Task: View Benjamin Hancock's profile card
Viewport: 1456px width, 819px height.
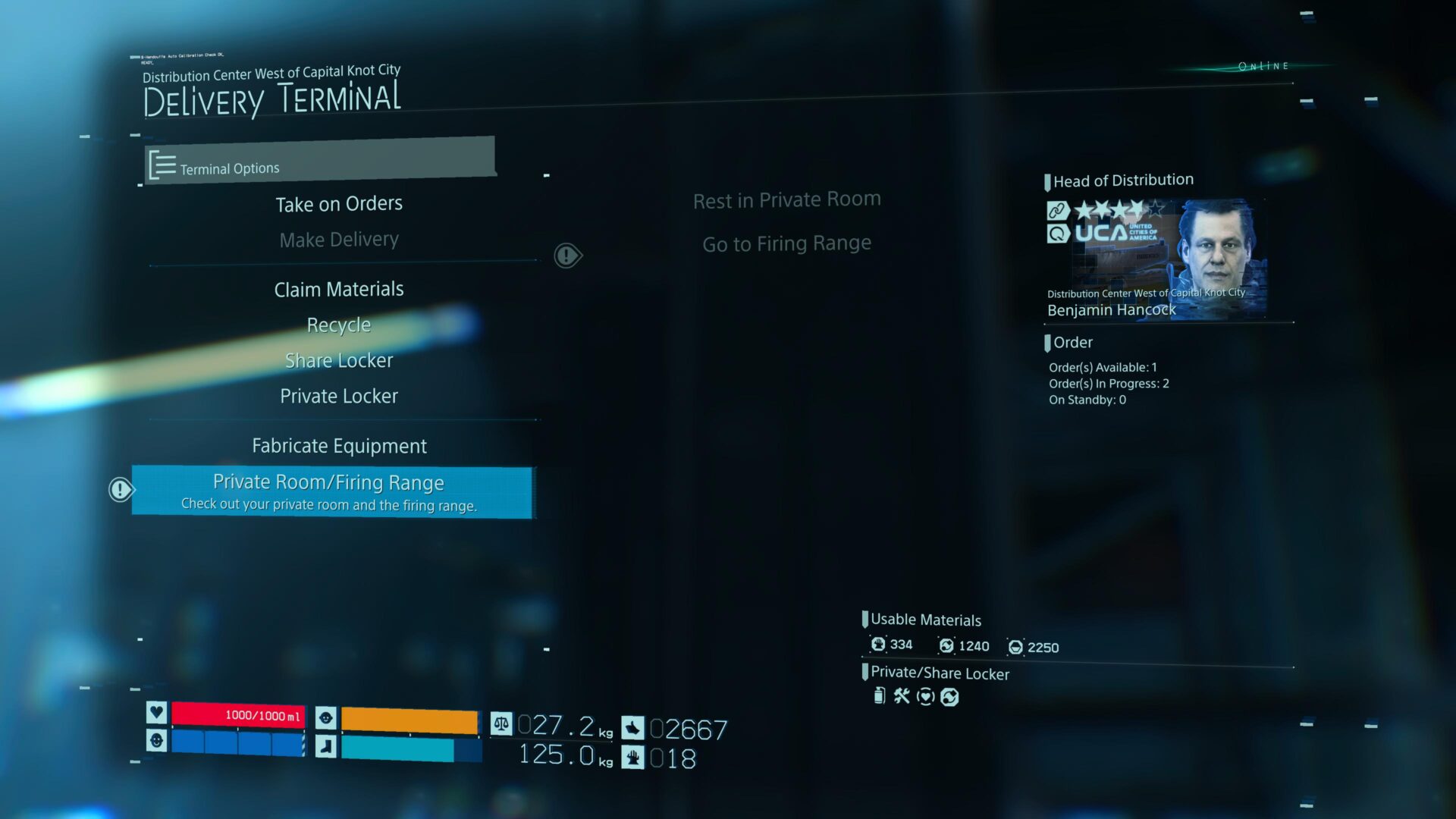Action: pos(1156,259)
